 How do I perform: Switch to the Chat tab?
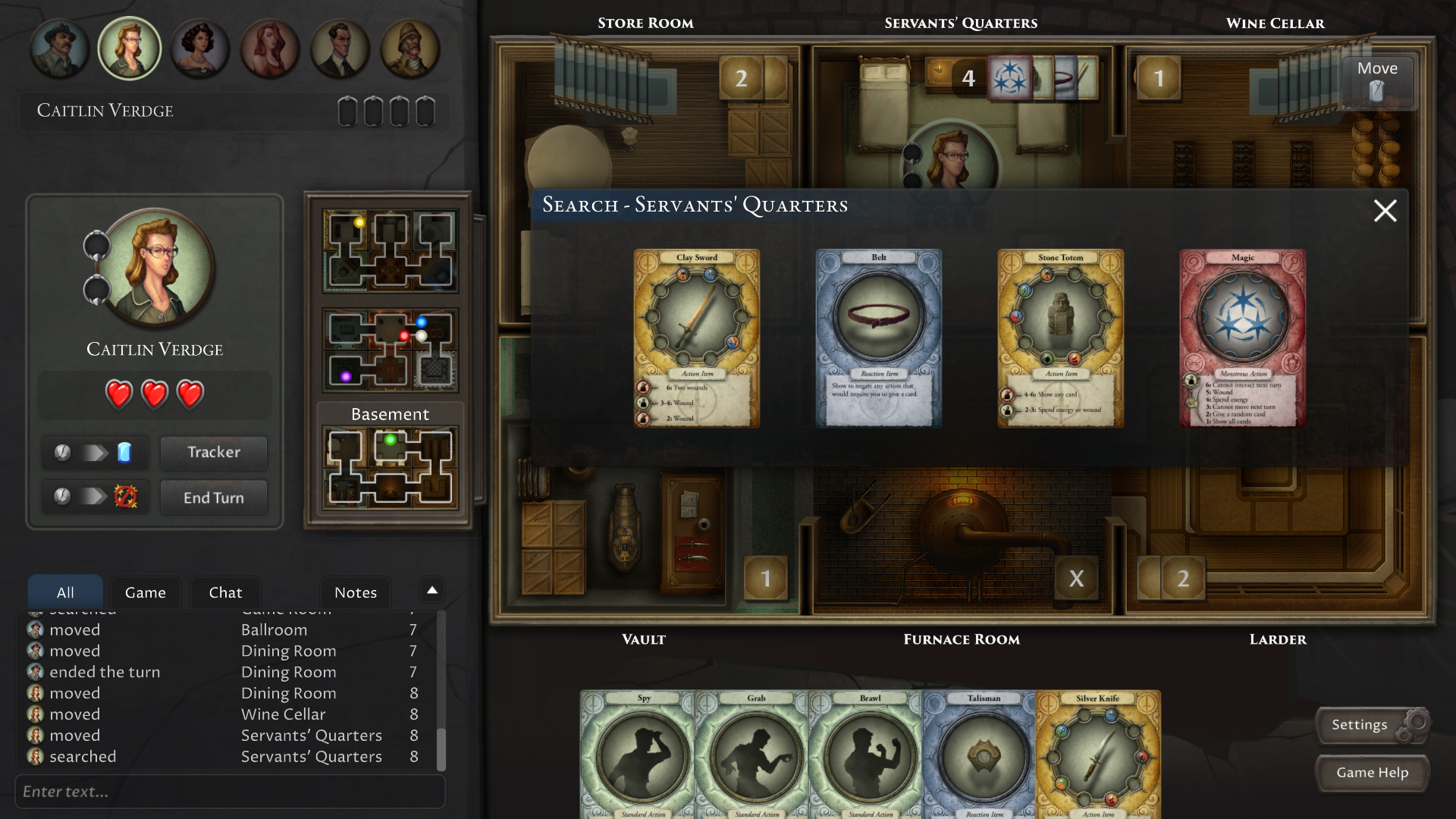(x=224, y=592)
